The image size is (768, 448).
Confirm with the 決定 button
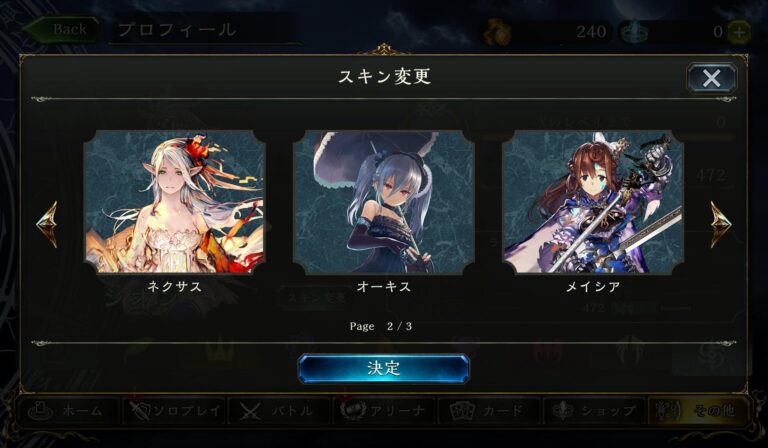point(383,368)
